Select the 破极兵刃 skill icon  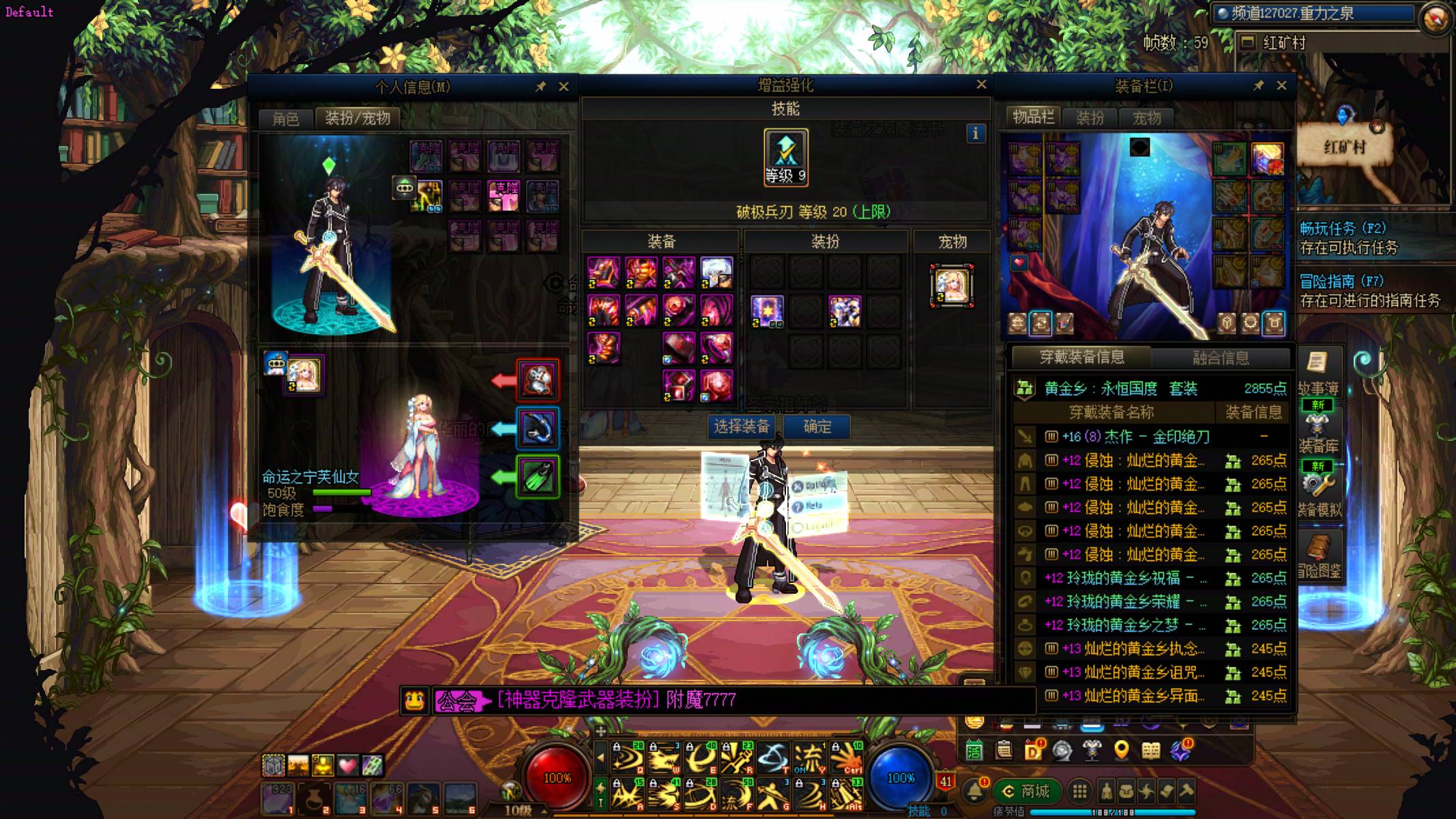click(x=786, y=157)
